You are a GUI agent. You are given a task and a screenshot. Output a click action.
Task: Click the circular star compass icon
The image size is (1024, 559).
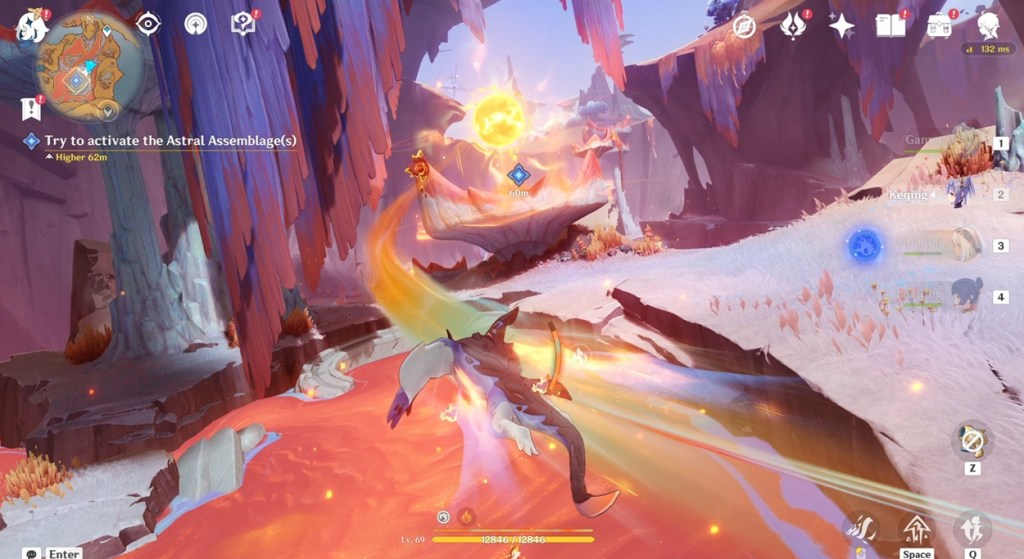196,24
